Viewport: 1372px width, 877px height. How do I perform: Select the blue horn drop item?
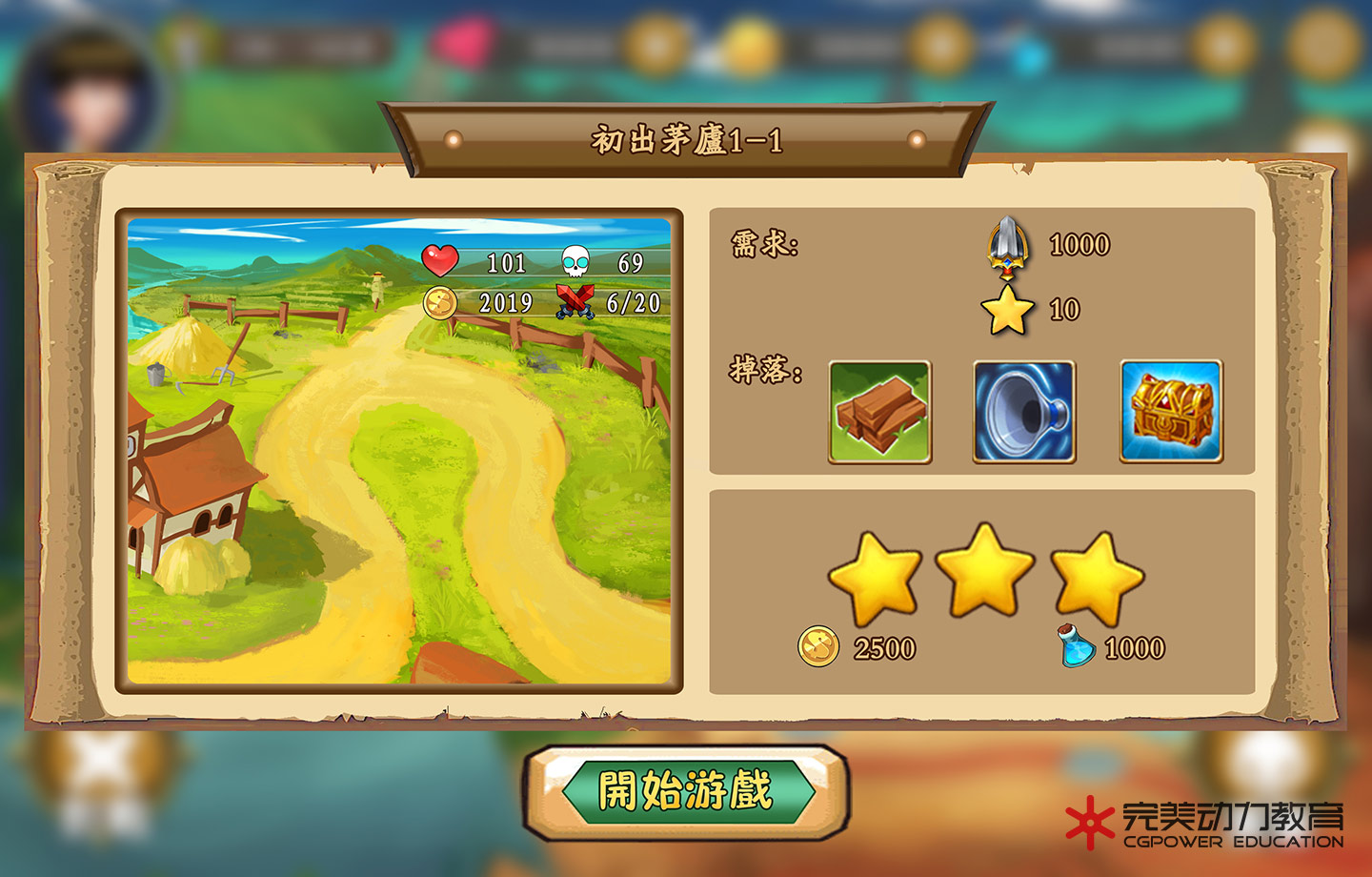coord(1024,412)
